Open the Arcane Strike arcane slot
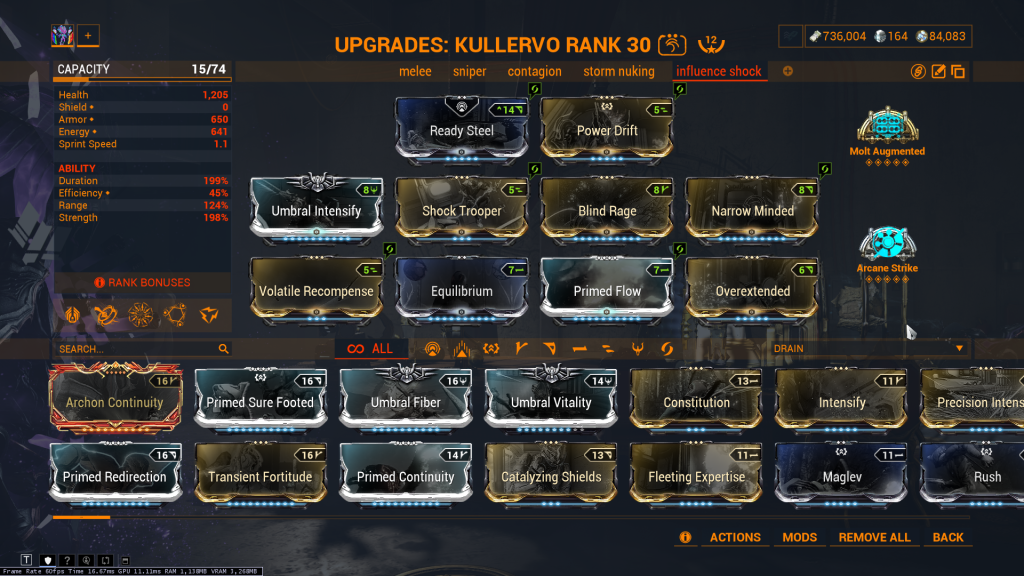1024x576 pixels. click(887, 245)
